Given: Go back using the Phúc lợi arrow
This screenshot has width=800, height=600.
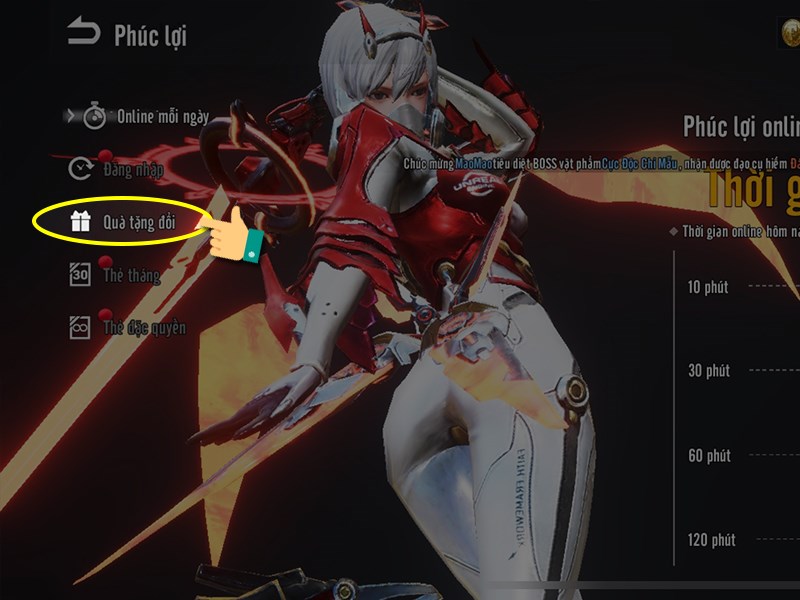Looking at the screenshot, I should tap(84, 34).
